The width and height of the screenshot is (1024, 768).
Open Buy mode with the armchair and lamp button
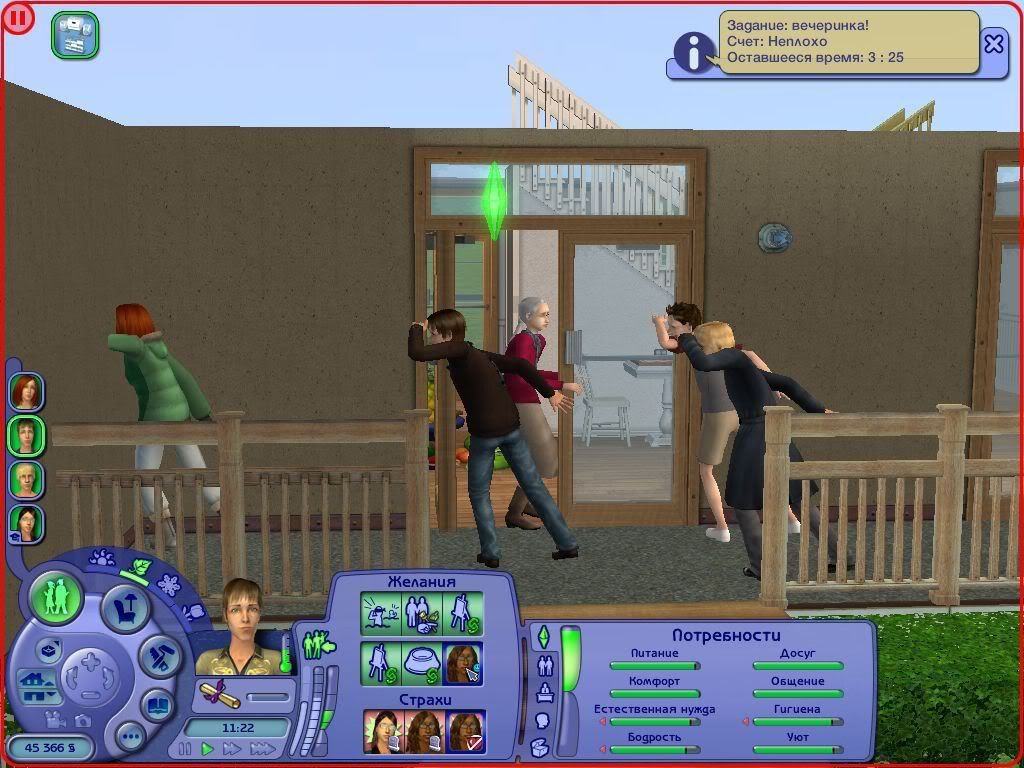pos(126,608)
